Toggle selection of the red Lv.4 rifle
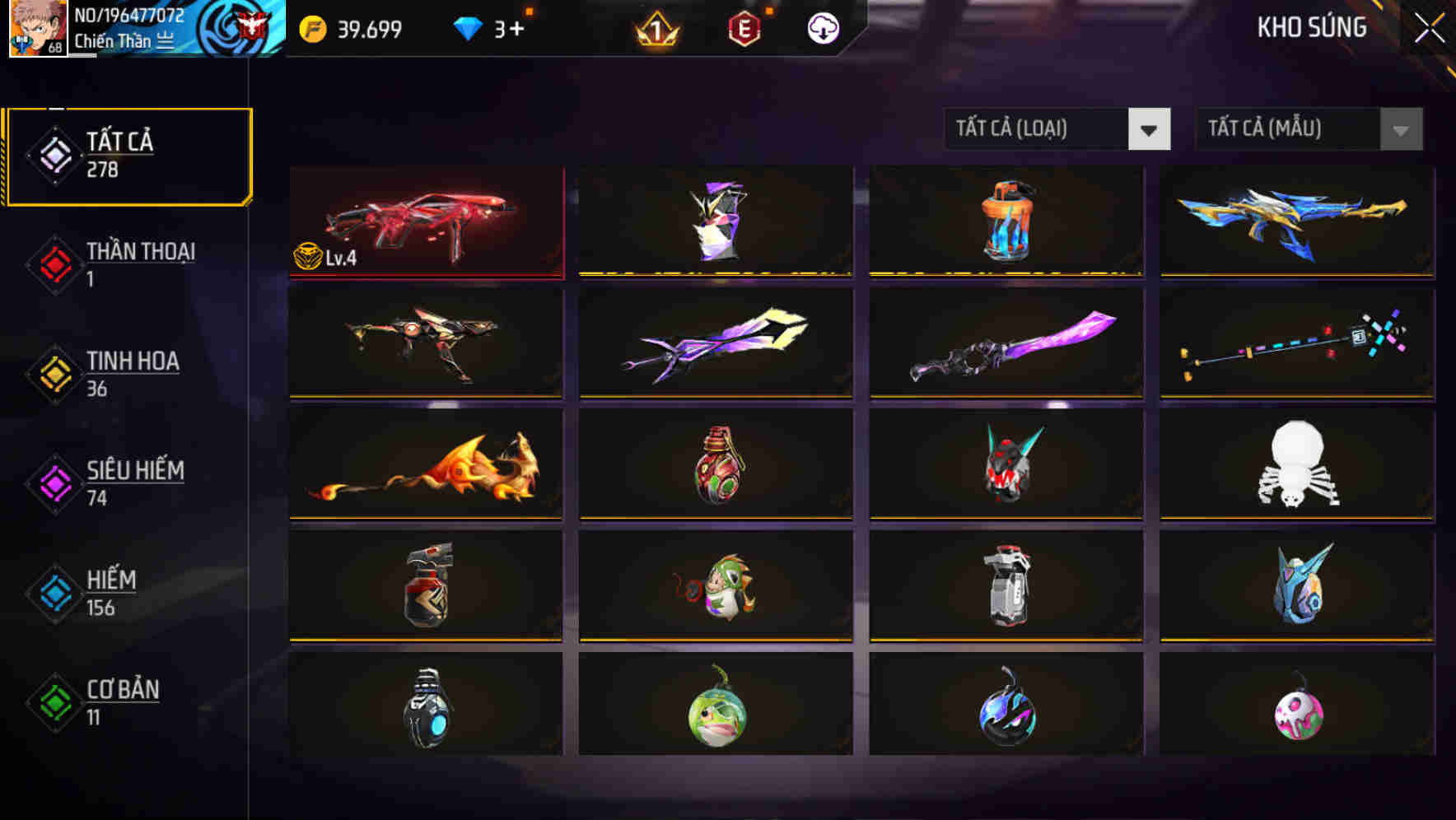The width and height of the screenshot is (1456, 820). pyautogui.click(x=426, y=221)
